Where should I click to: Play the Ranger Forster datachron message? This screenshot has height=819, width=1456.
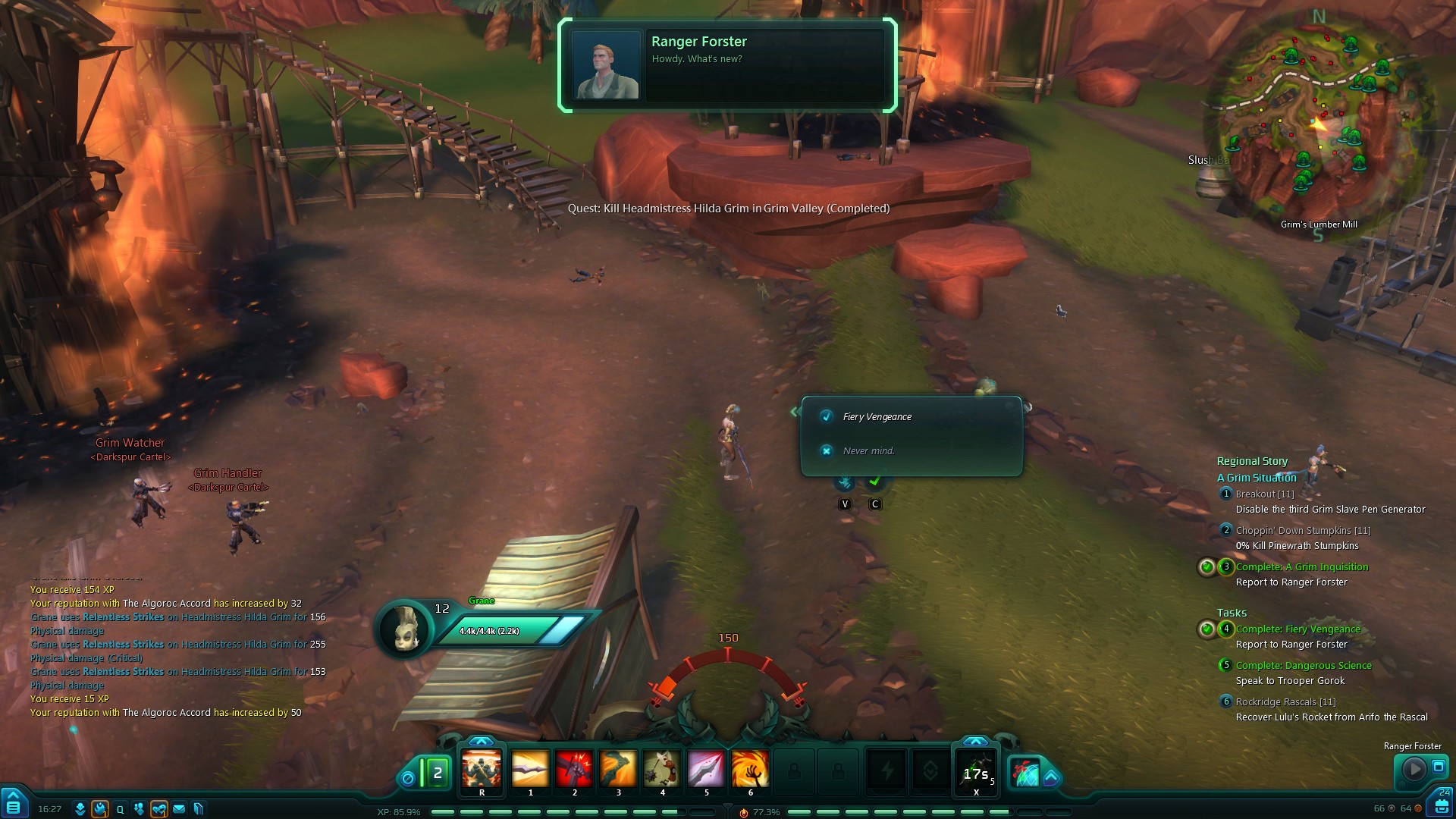[1414, 769]
